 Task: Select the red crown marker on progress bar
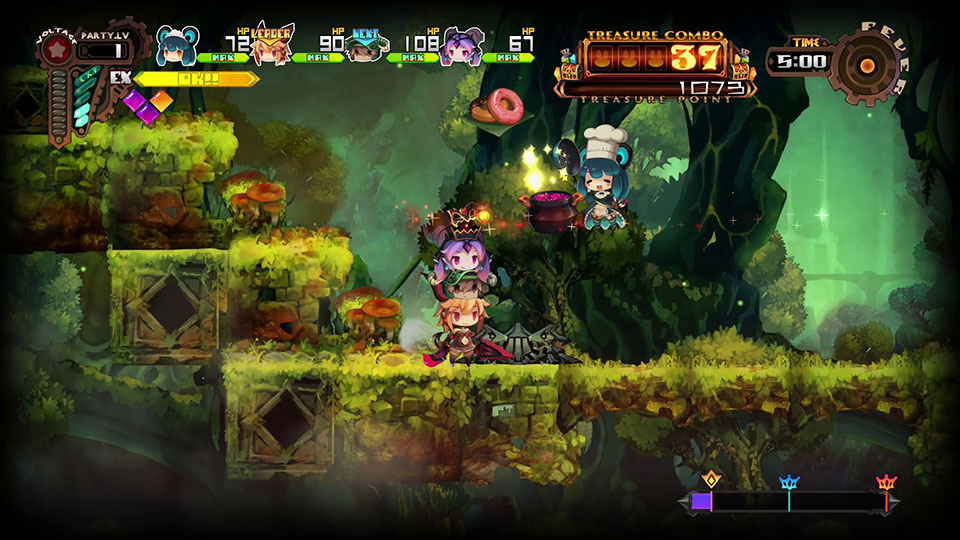tap(885, 483)
